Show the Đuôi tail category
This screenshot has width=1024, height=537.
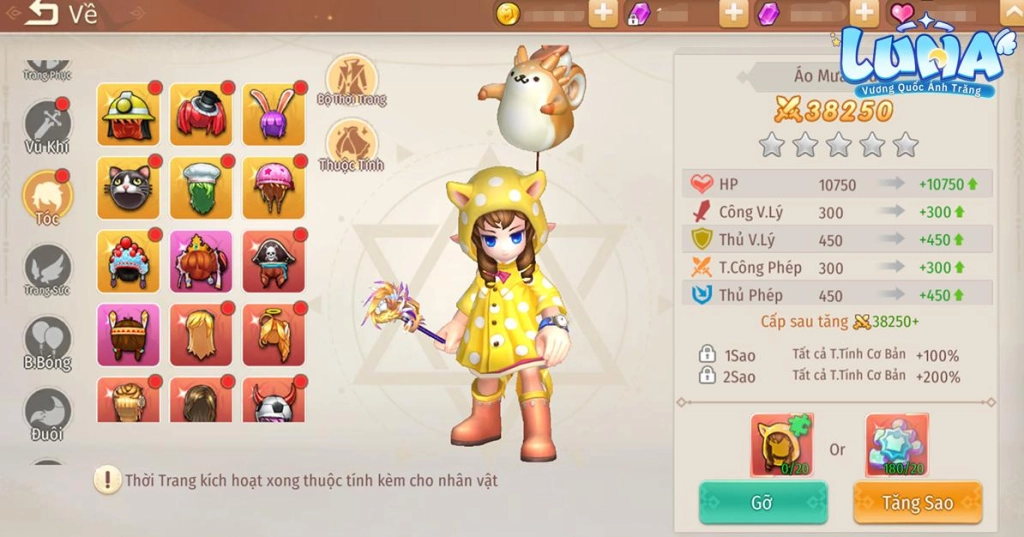coord(47,414)
